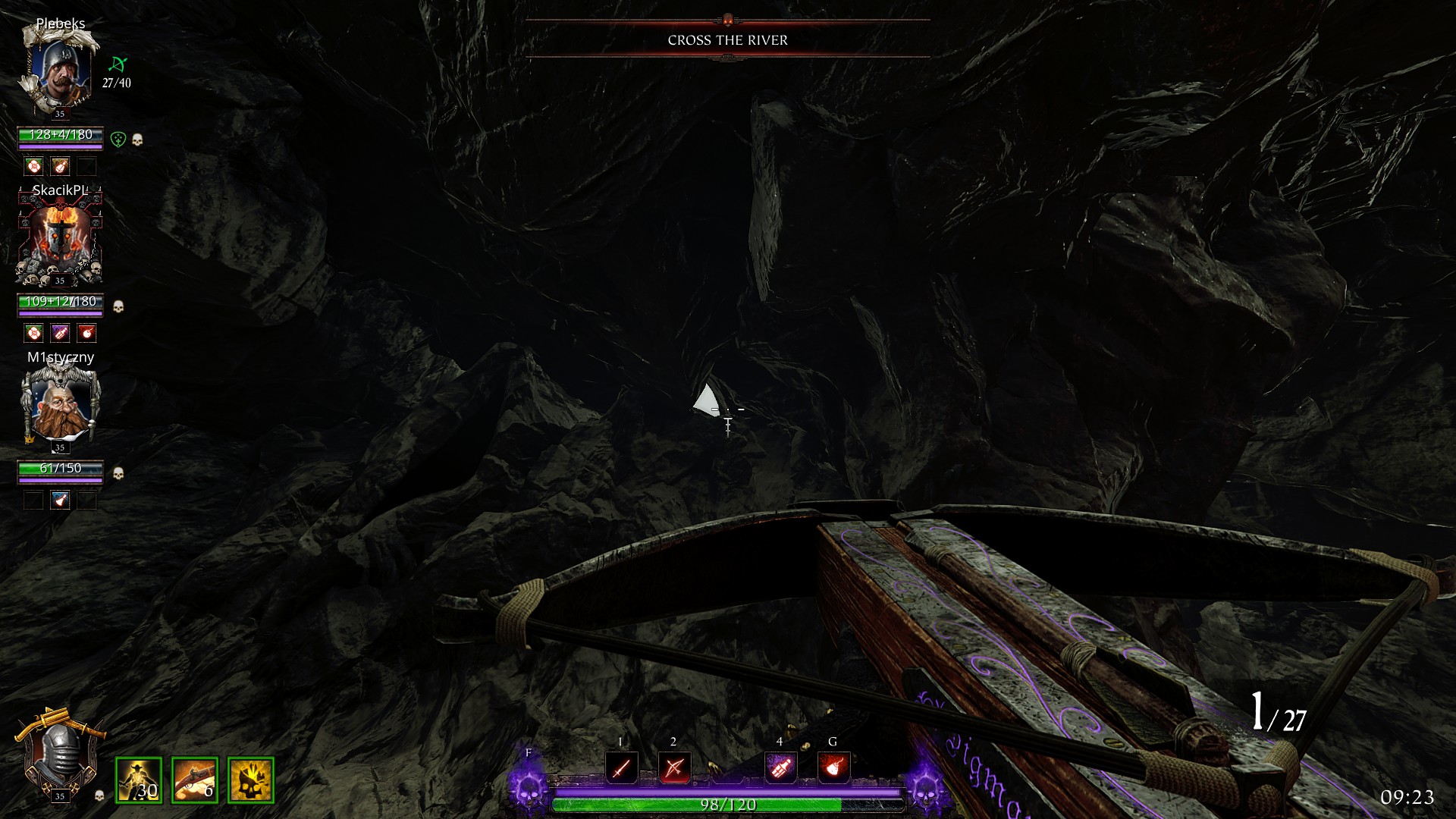Screen dimensions: 1456x819
Task: Select the melee sword weapon slot
Action: [621, 768]
